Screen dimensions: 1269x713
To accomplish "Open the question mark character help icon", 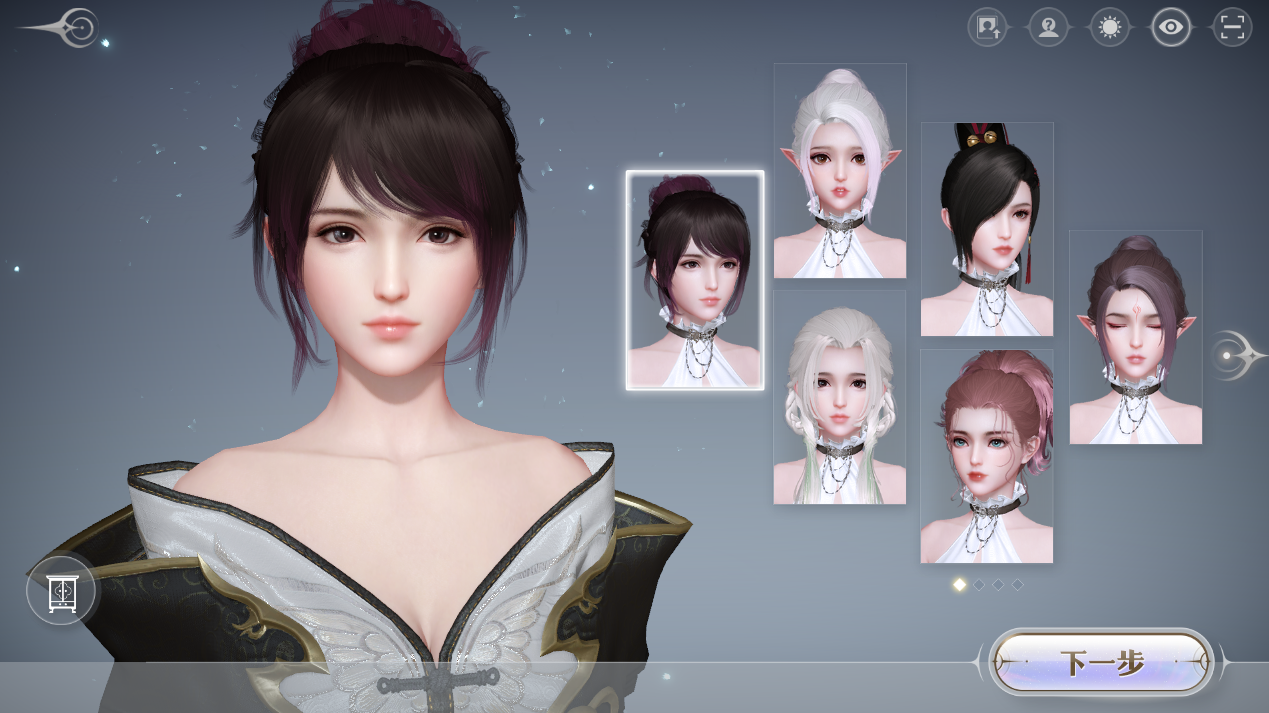I will [x=1048, y=27].
